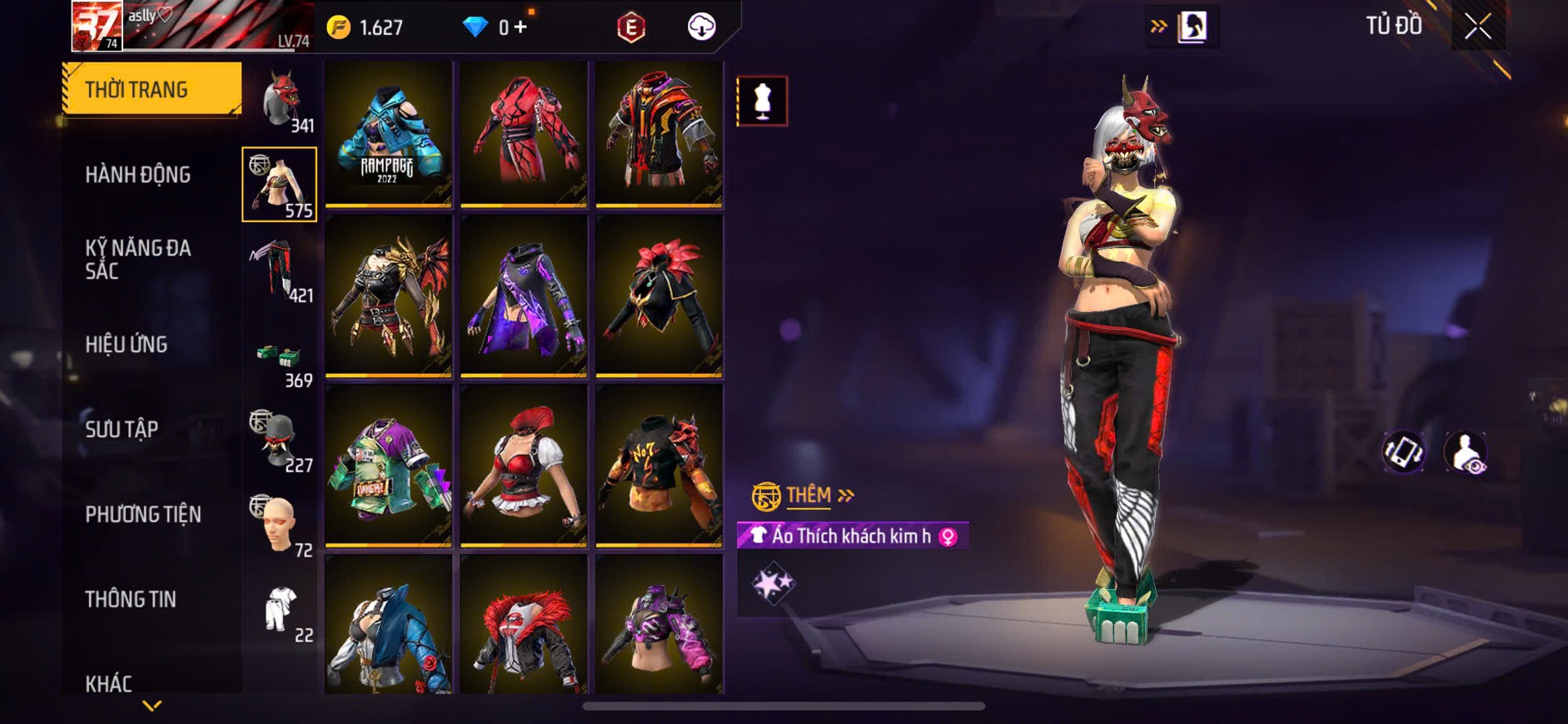Open the THÔNG TIN tab

[x=131, y=599]
